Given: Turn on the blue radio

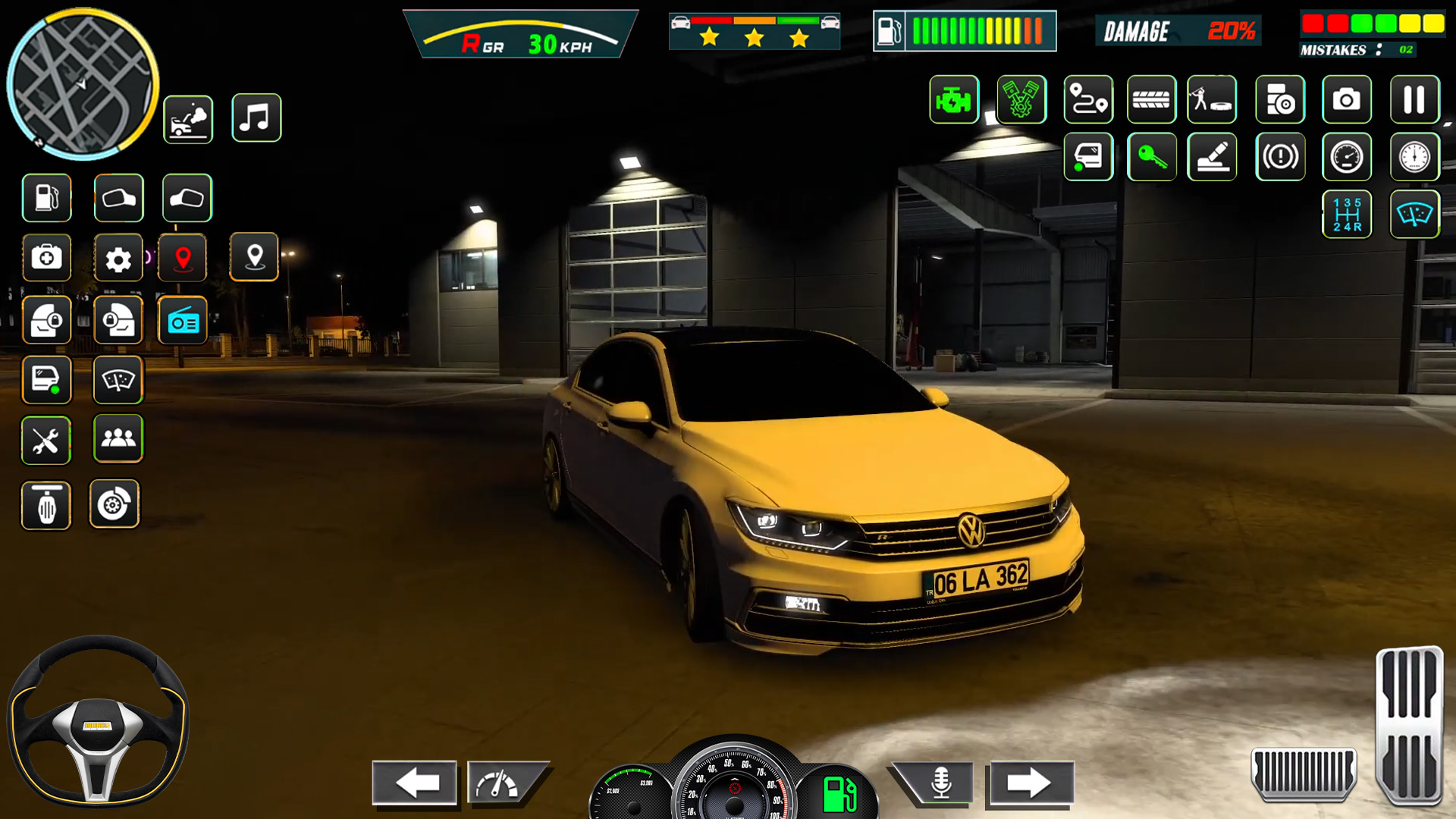Looking at the screenshot, I should point(183,320).
